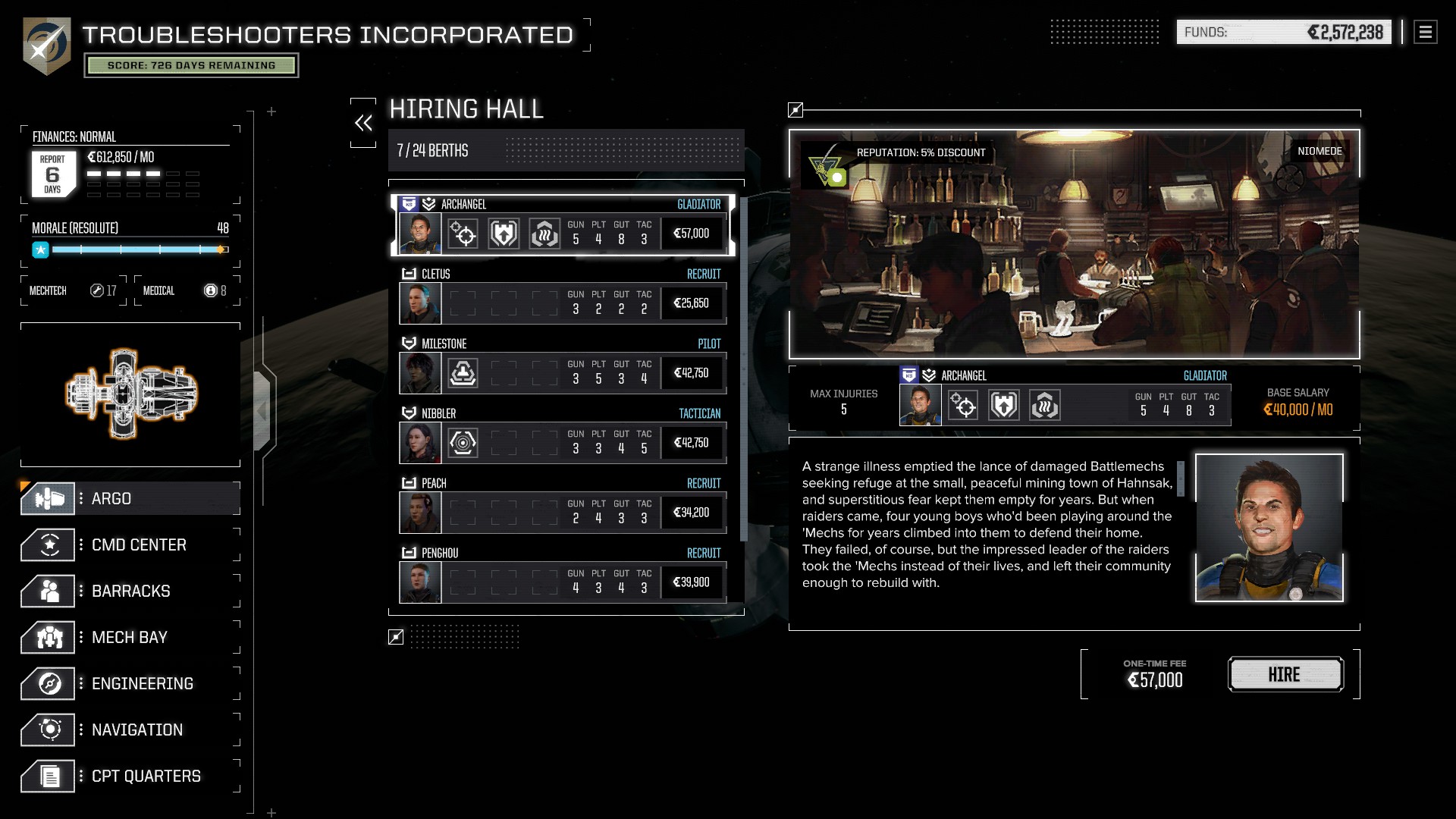Open the Engineering compass icon
The image size is (1456, 819).
point(50,683)
